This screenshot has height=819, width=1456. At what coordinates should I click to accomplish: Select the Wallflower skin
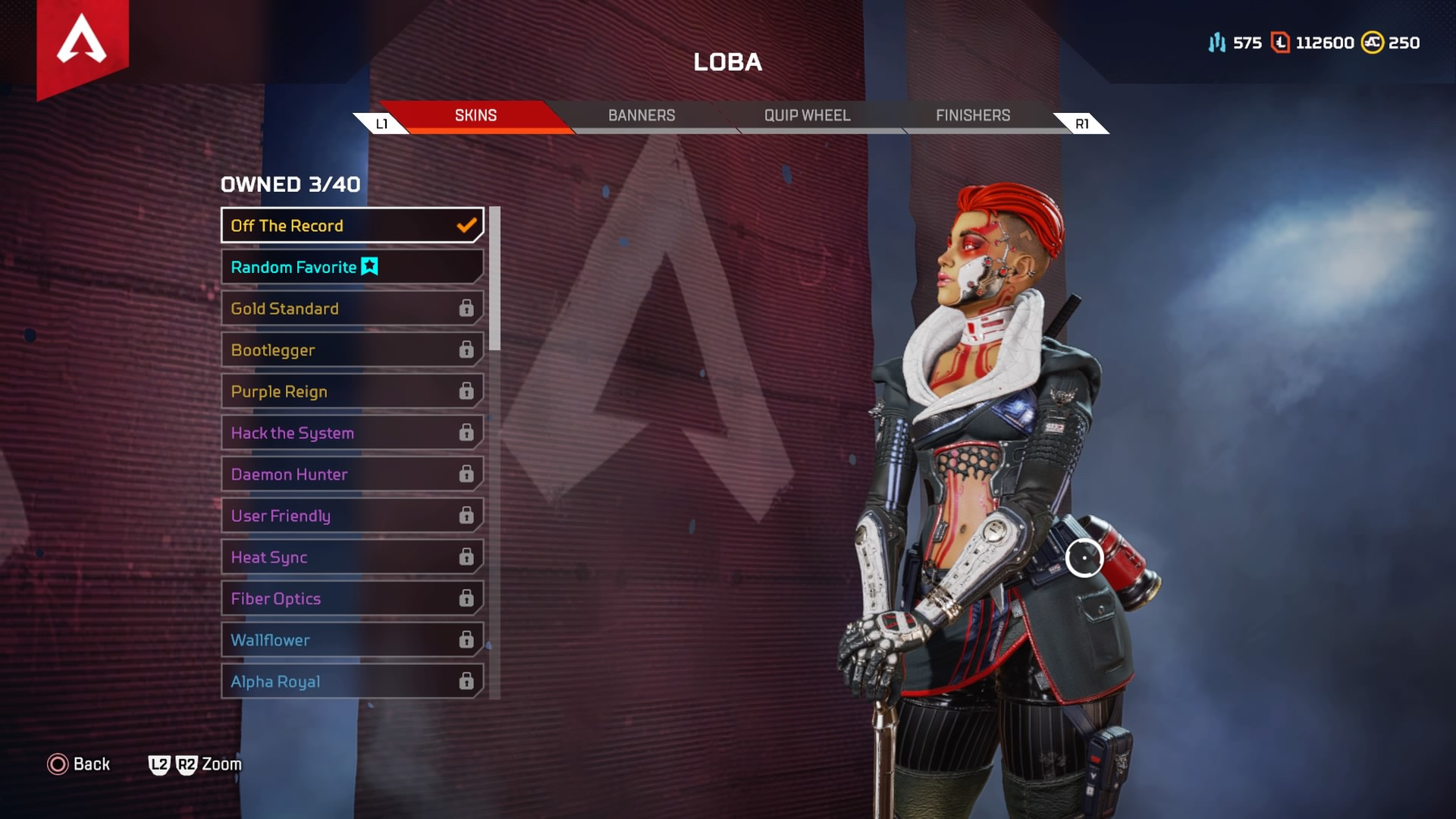coord(352,640)
